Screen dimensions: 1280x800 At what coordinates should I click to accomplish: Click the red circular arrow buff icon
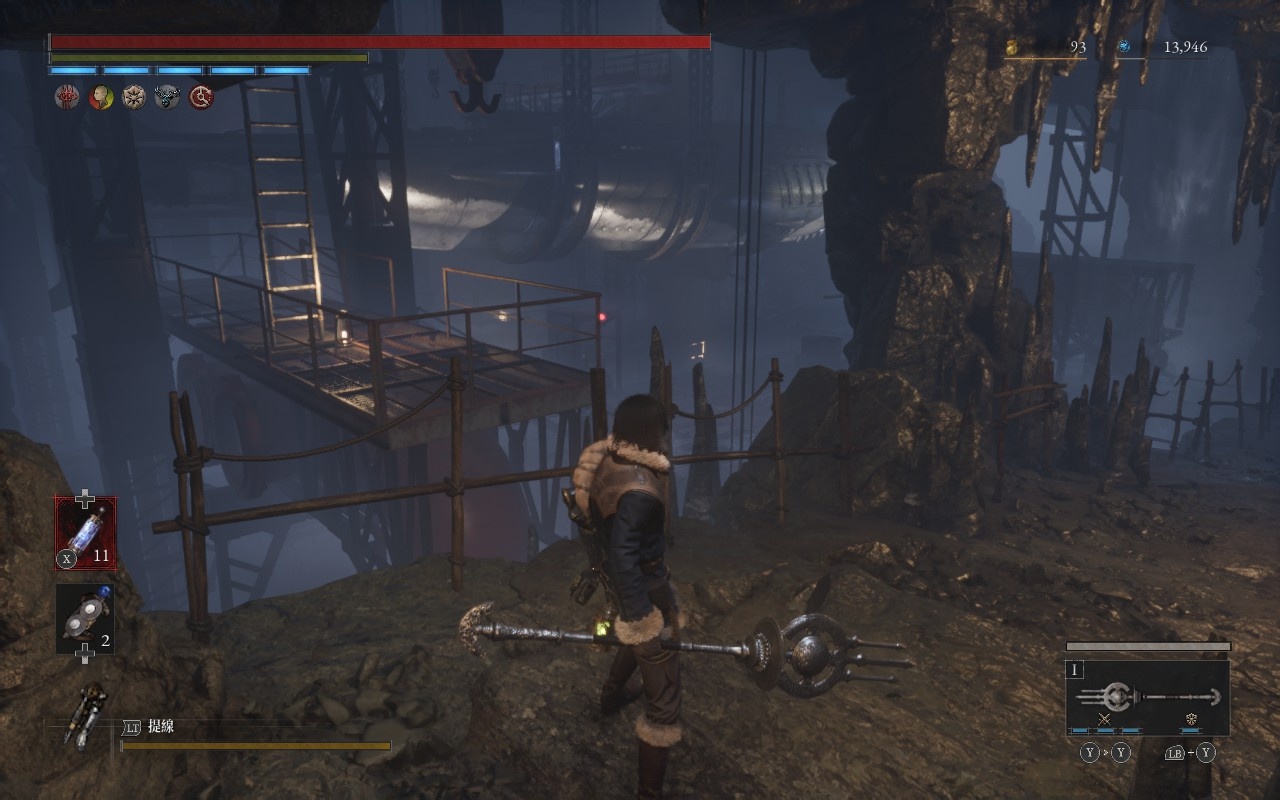(201, 97)
